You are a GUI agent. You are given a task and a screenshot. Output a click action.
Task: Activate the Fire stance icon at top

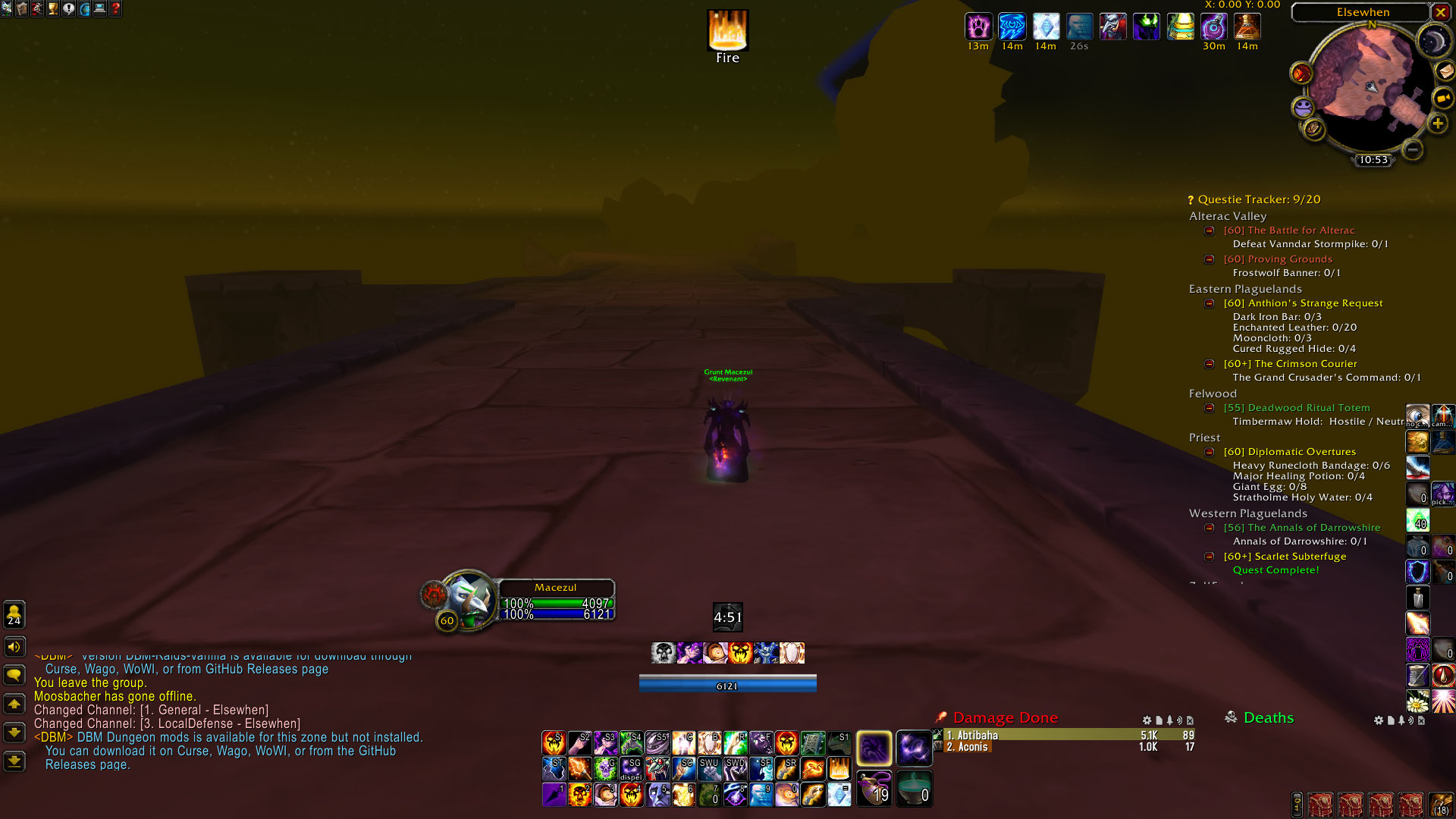click(x=727, y=30)
